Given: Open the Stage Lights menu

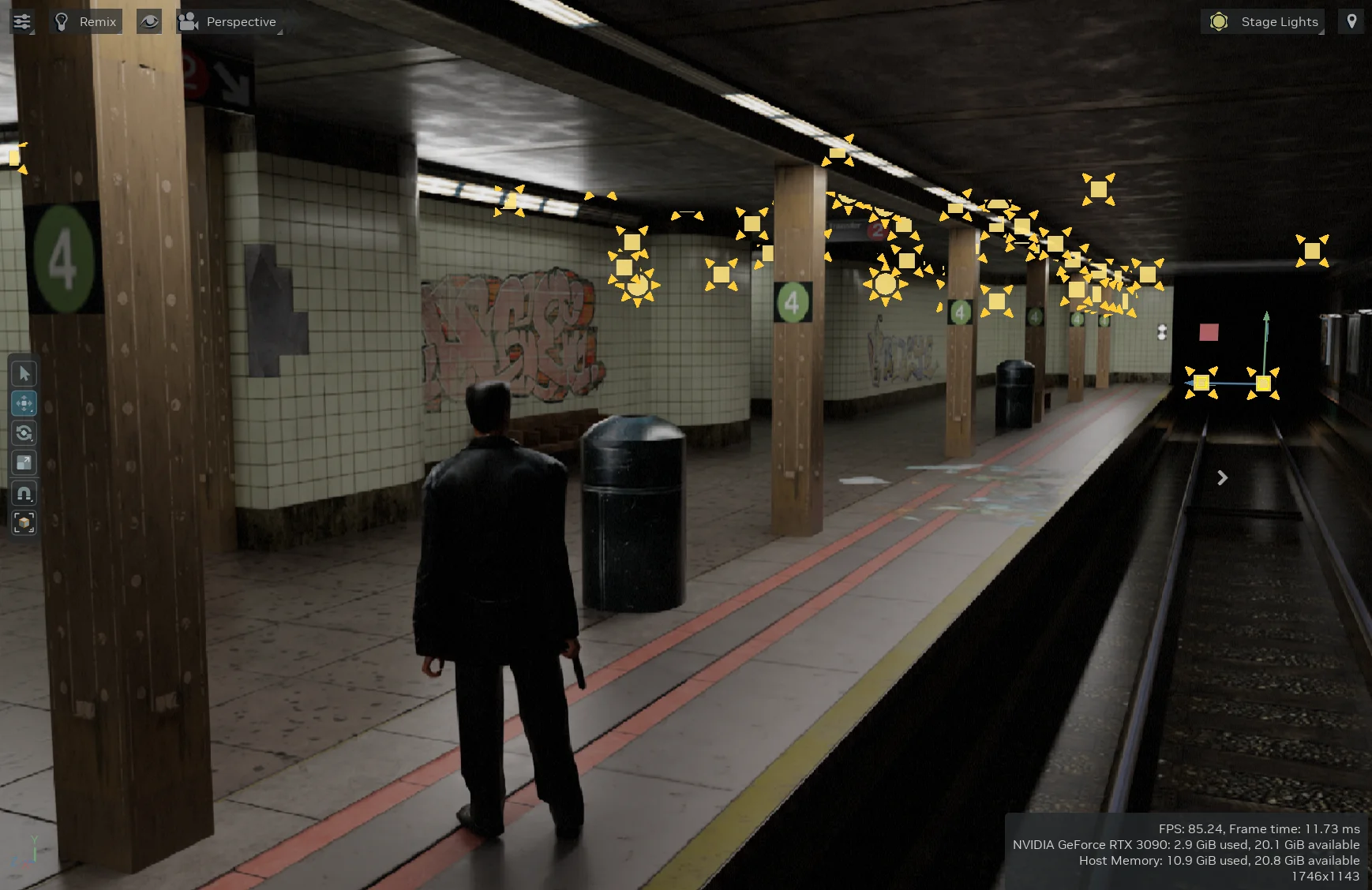Looking at the screenshot, I should [1263, 21].
